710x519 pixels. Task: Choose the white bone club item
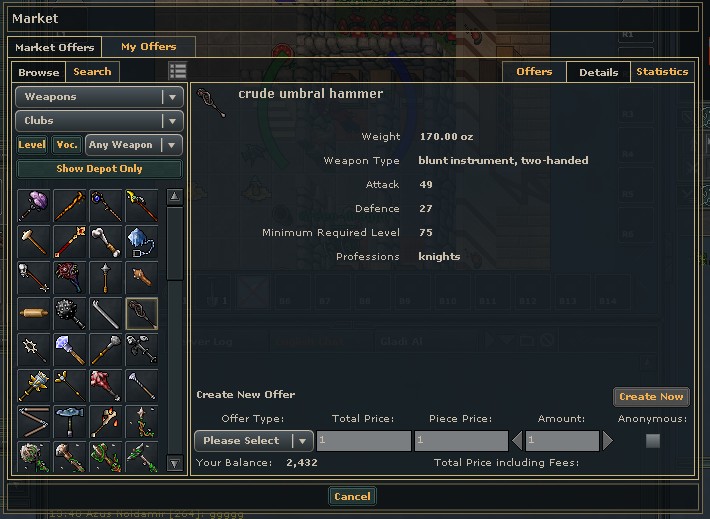[x=105, y=241]
